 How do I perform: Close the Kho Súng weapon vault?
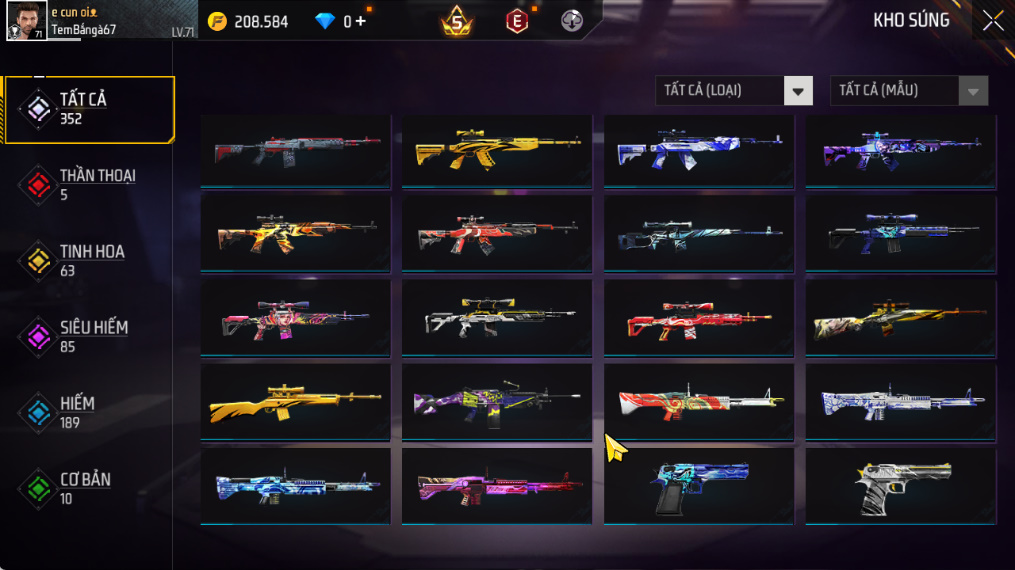point(992,21)
